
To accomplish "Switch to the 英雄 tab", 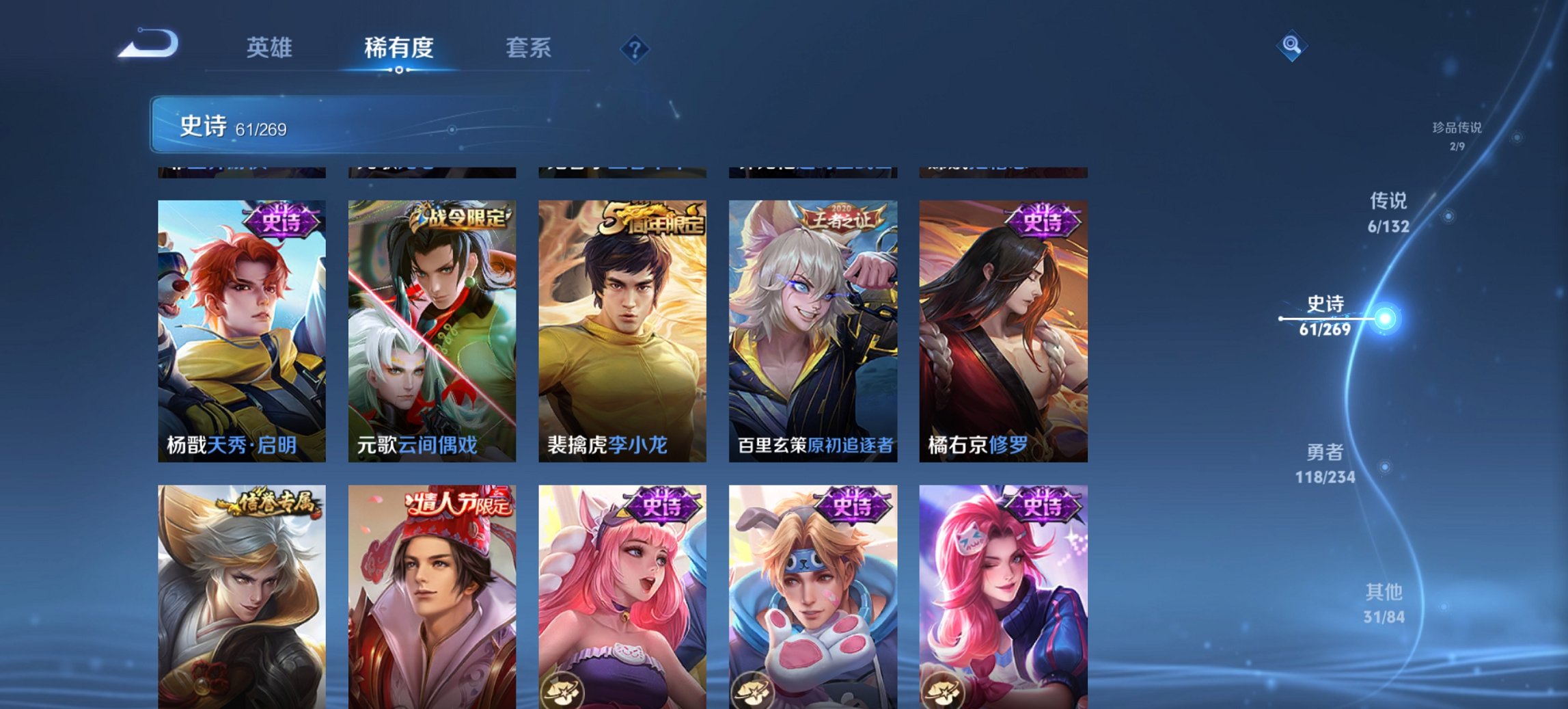I will tap(271, 48).
